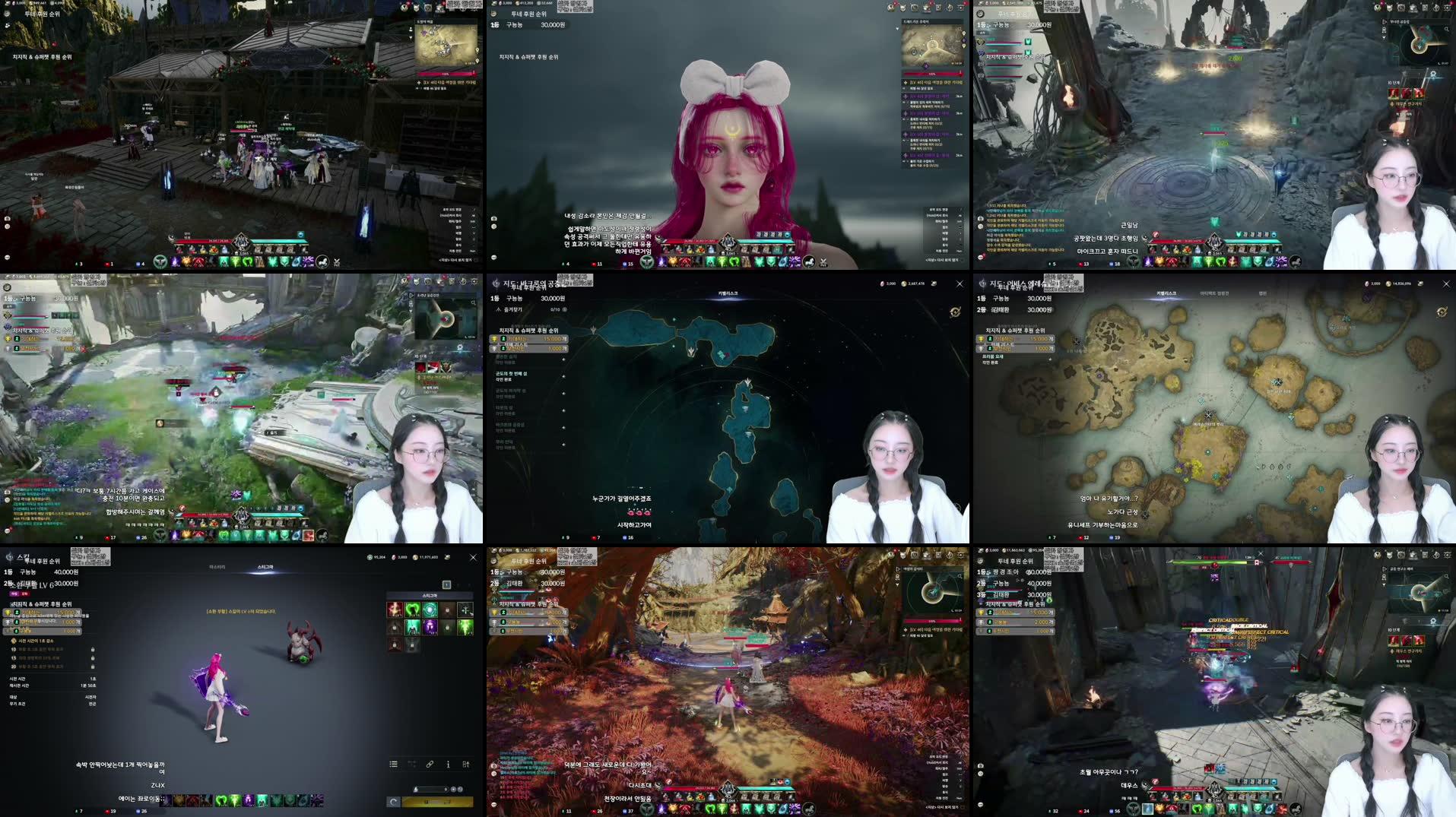Click the info icon in the skill panel

[448, 765]
